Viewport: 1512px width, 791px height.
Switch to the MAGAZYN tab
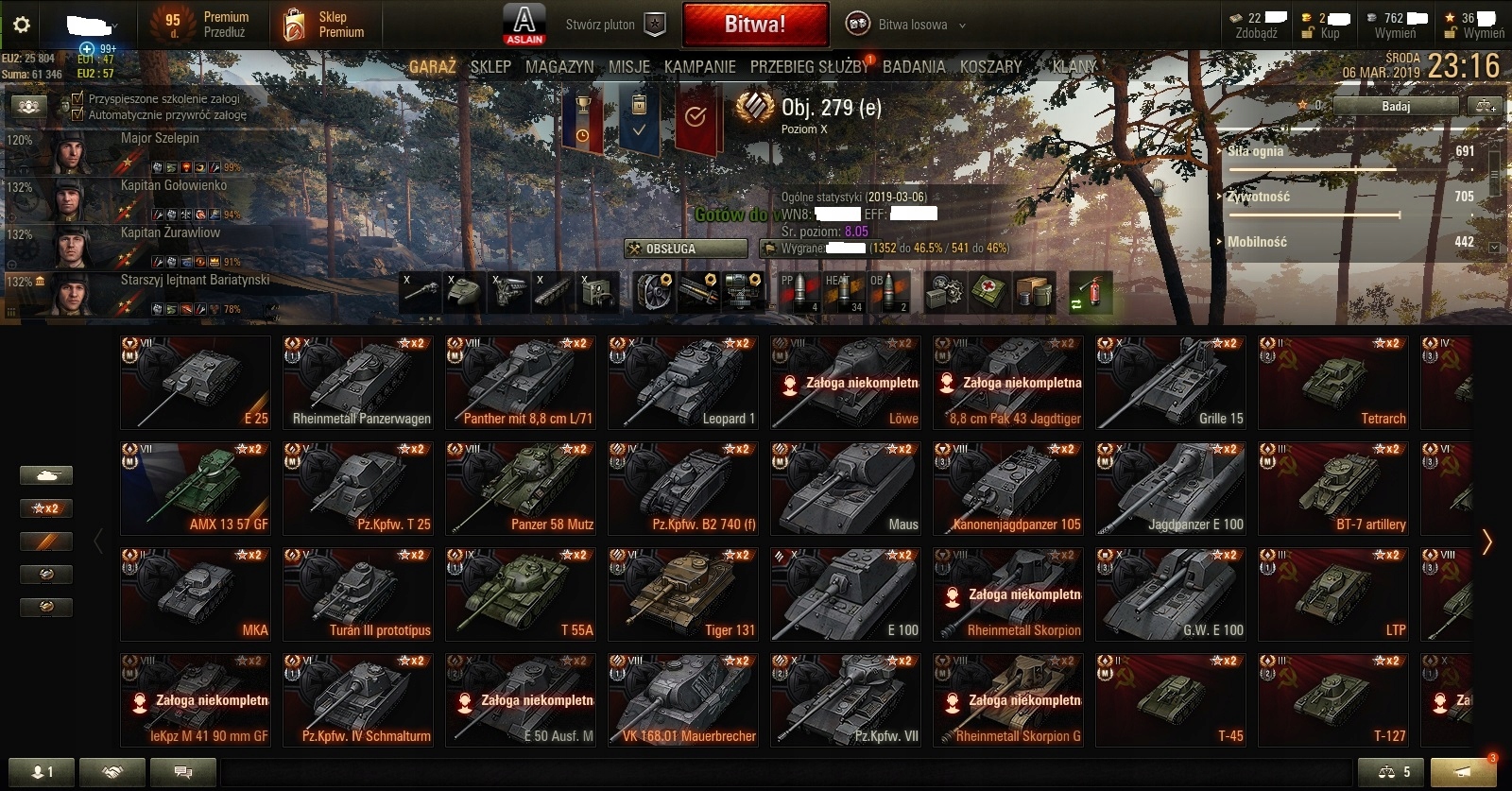(560, 66)
